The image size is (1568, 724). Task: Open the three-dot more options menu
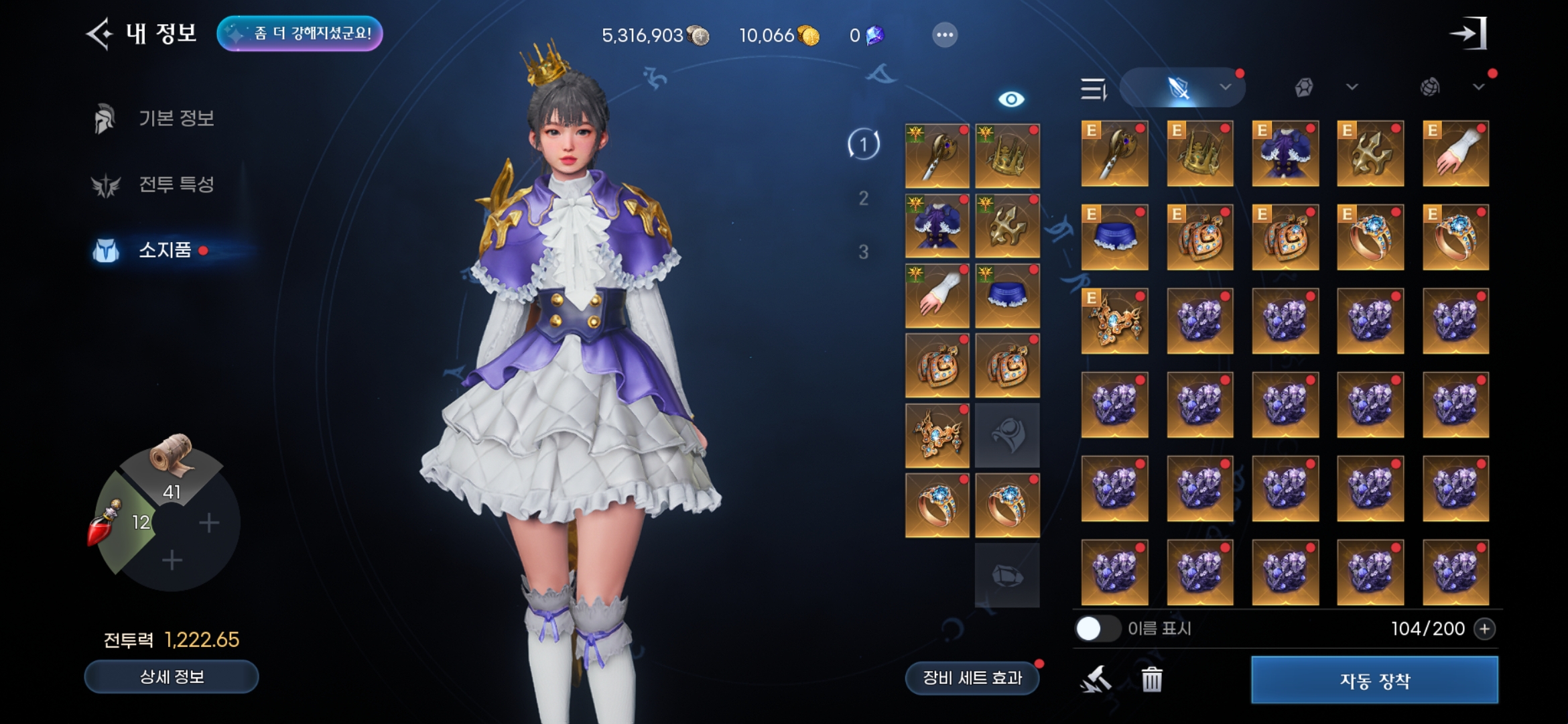point(944,35)
